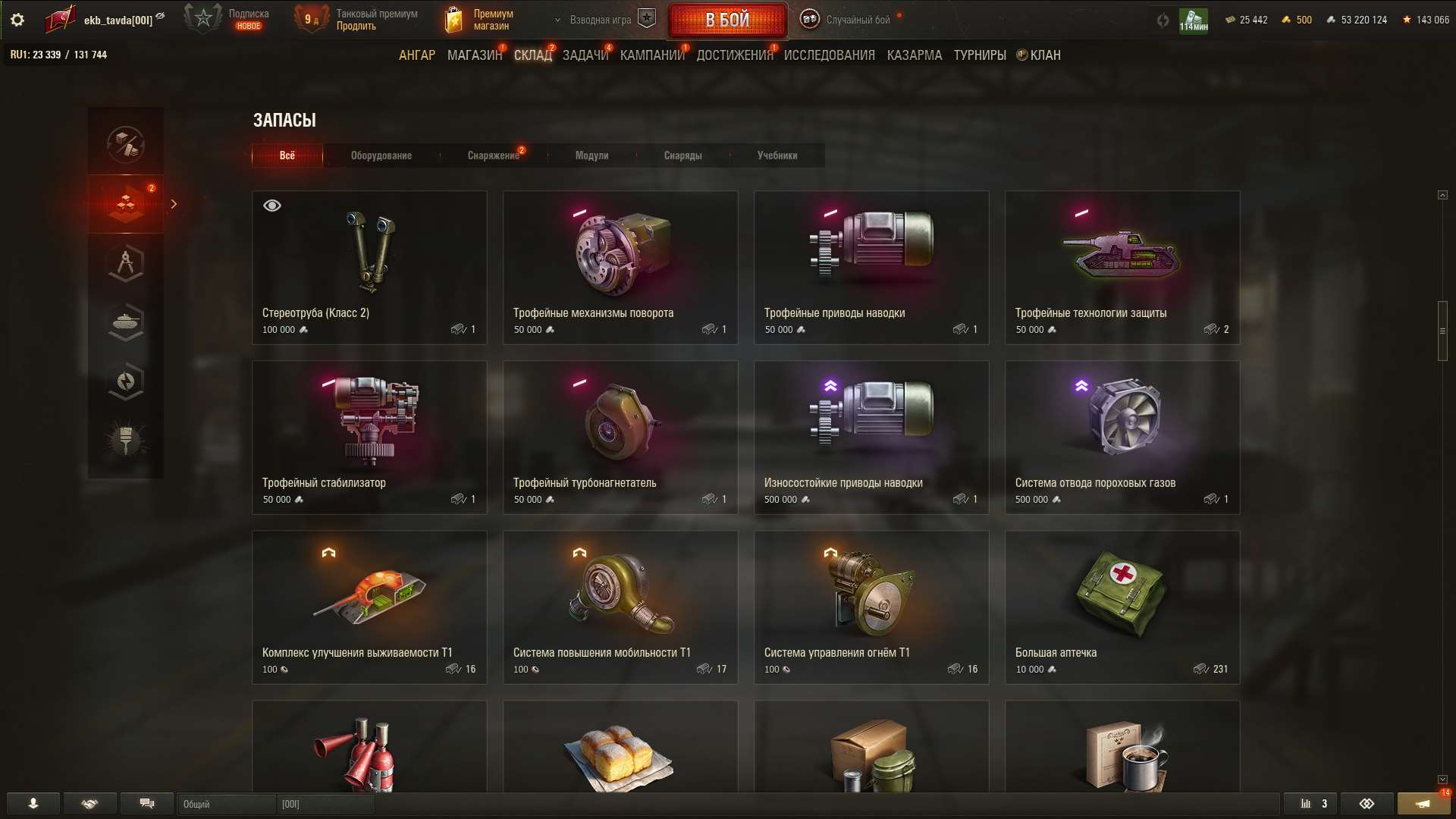
Task: Select the blueprints compass icon in sidebar
Action: [x=125, y=263]
